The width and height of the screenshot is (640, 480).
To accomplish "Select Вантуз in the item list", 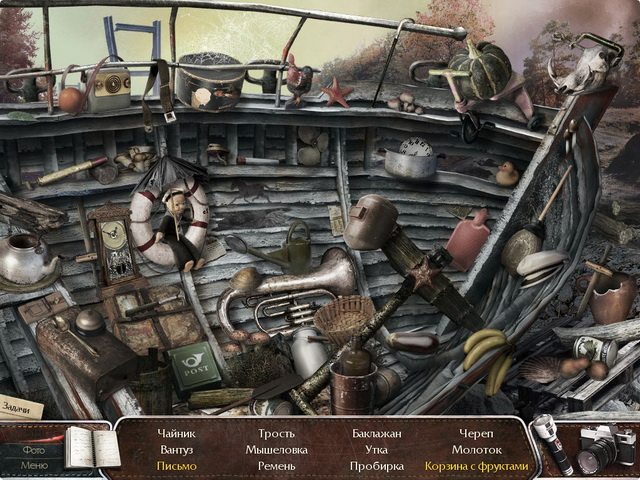I will click(177, 450).
